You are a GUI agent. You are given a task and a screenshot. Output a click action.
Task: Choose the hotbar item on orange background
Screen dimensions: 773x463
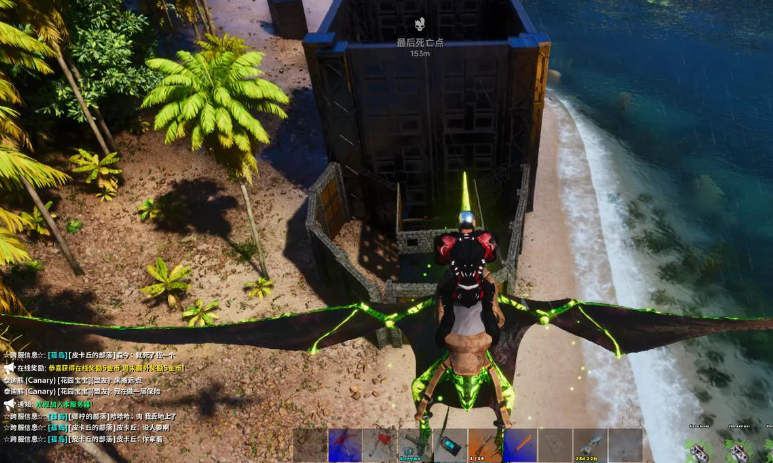(x=485, y=445)
